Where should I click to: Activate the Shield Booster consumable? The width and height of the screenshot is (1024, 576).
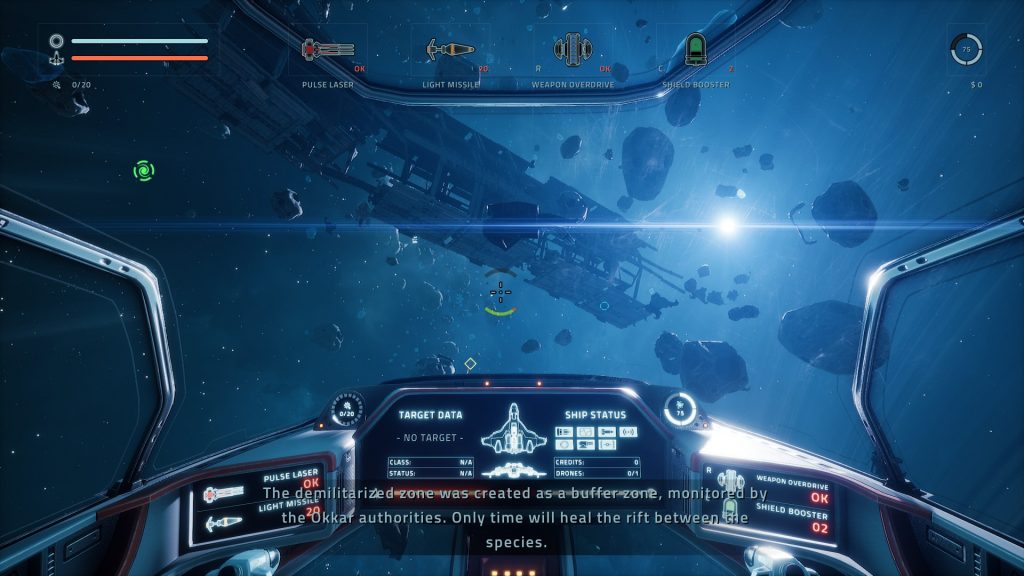695,48
